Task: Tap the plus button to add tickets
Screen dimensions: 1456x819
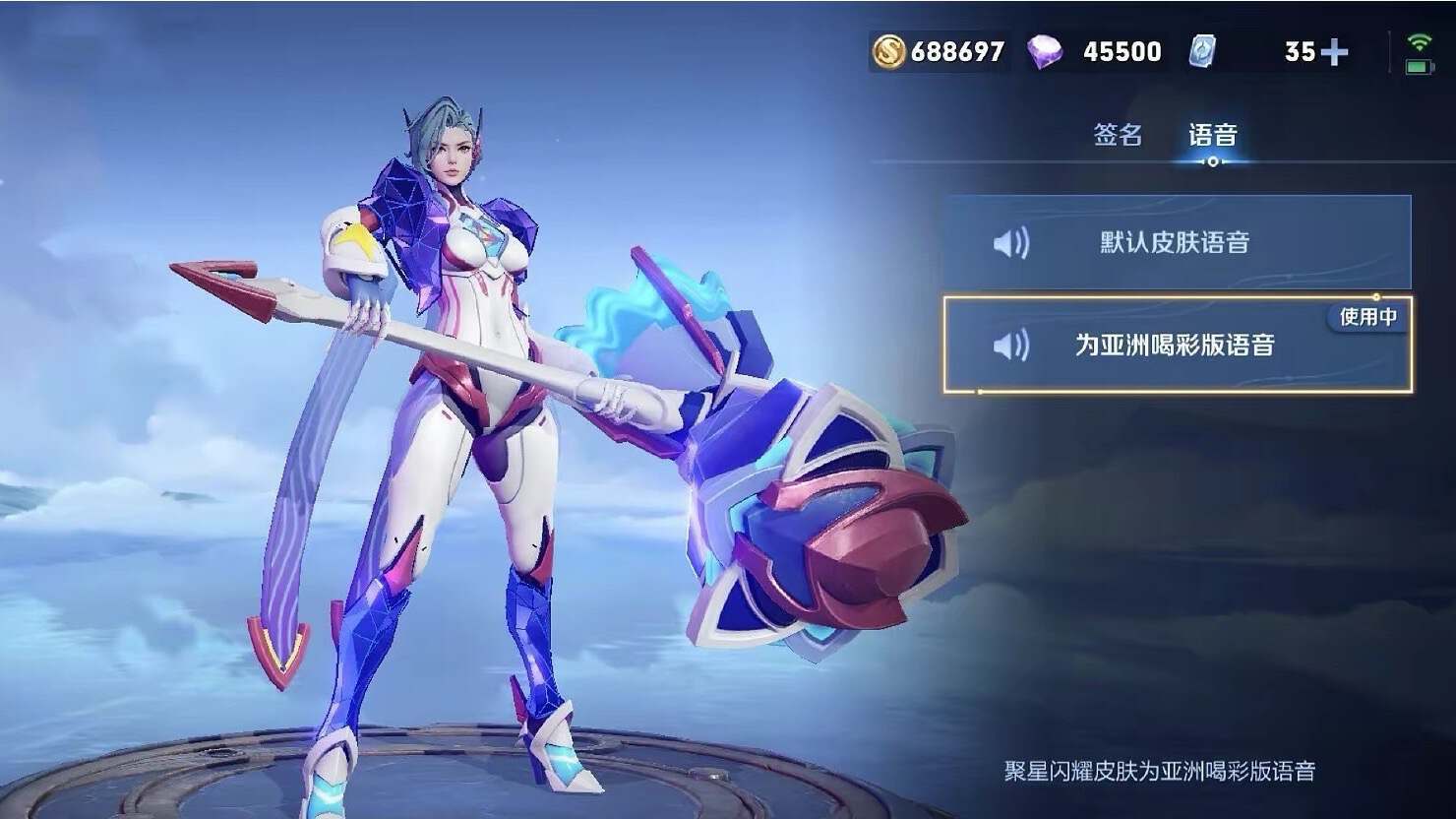Action: click(x=1334, y=52)
